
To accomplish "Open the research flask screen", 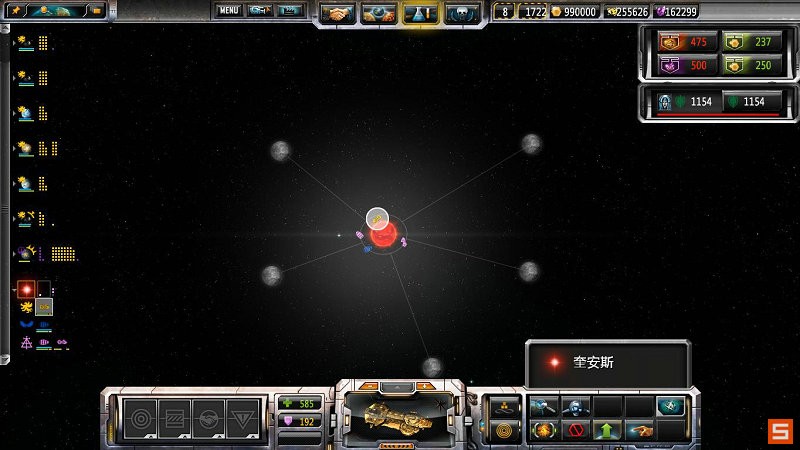I will point(420,14).
